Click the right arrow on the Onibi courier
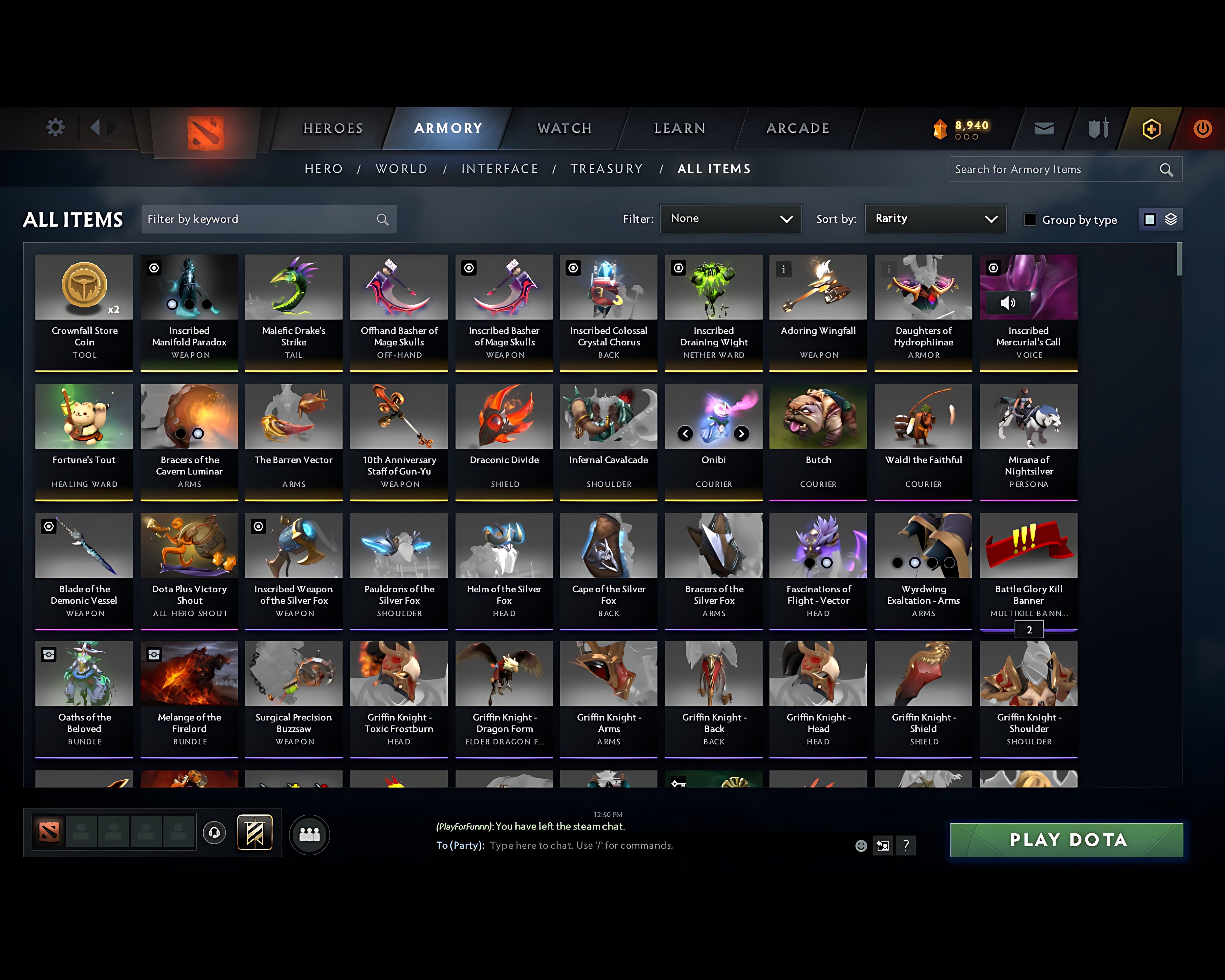The width and height of the screenshot is (1225, 980). pos(743,434)
